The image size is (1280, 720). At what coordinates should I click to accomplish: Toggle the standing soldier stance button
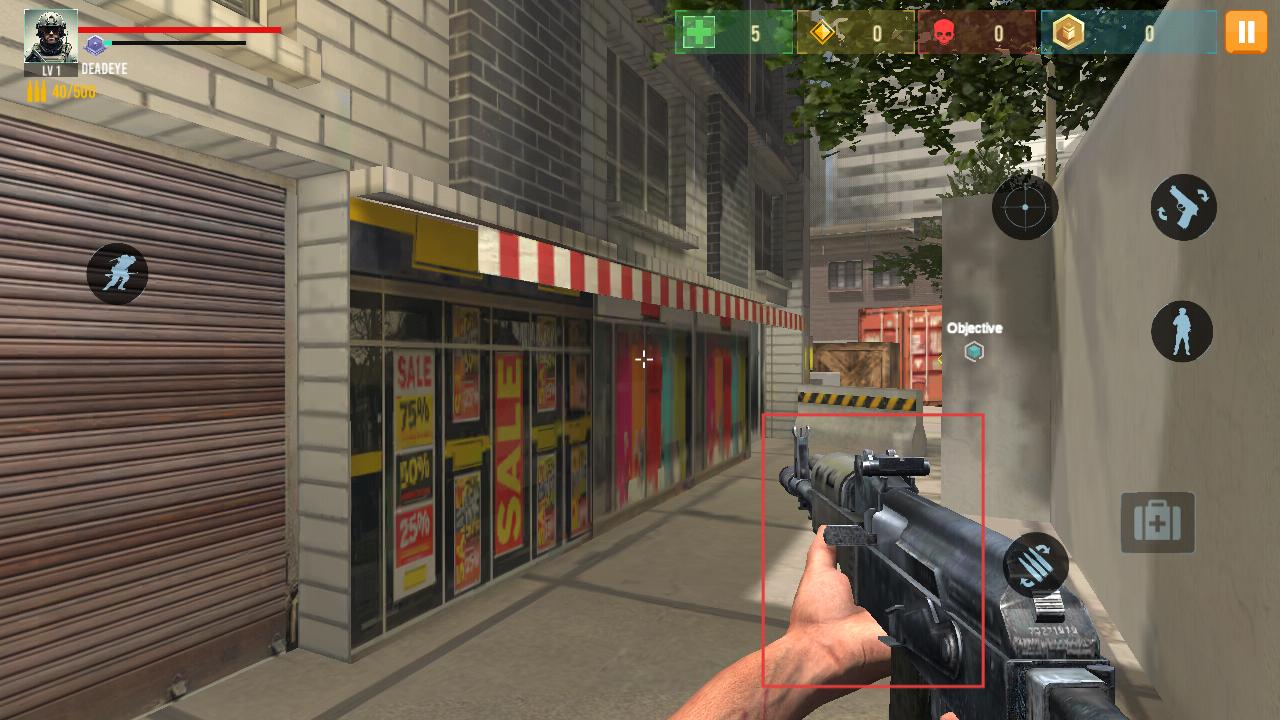coord(1182,332)
